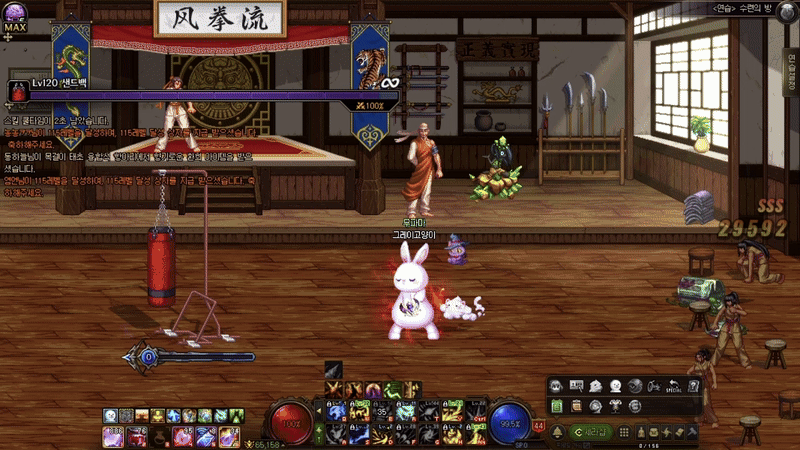This screenshot has width=800, height=450.
Task: Select the magnifier board icon in menu panel
Action: (577, 385)
